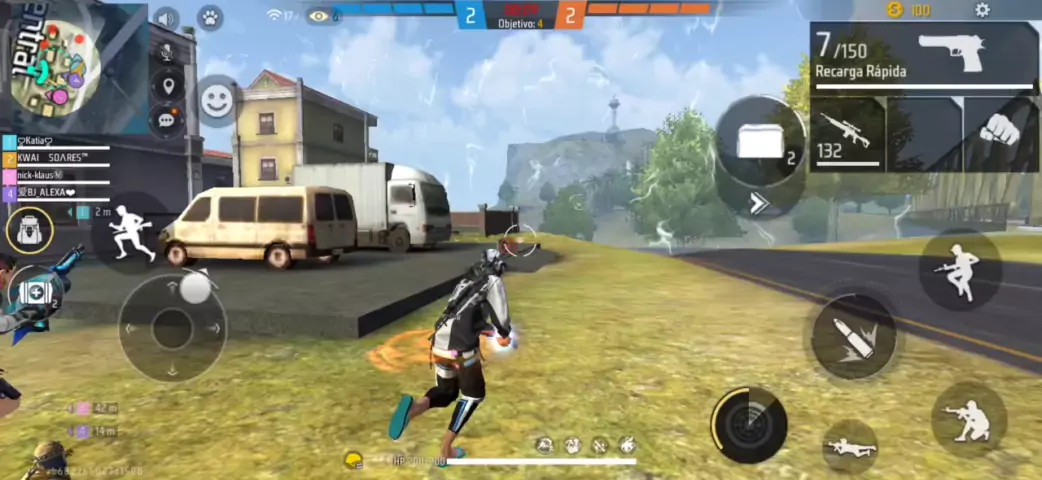
Task: Activate the sprint running button
Action: pyautogui.click(x=132, y=232)
